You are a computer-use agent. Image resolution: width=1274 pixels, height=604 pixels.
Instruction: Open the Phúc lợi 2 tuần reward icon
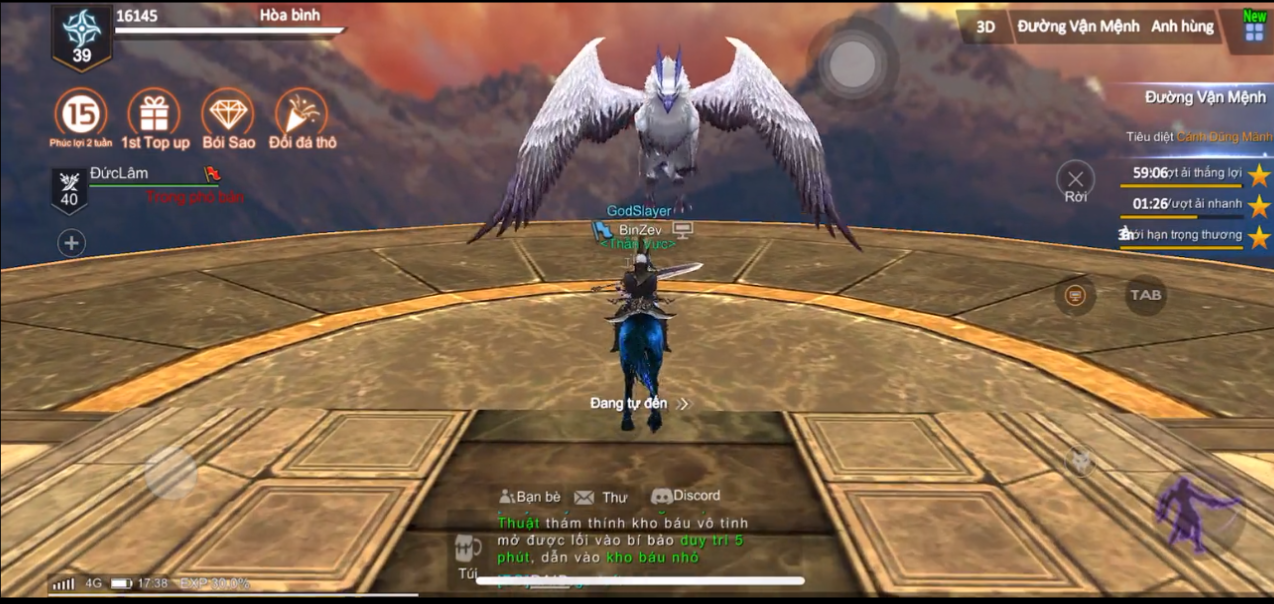pyautogui.click(x=81, y=114)
